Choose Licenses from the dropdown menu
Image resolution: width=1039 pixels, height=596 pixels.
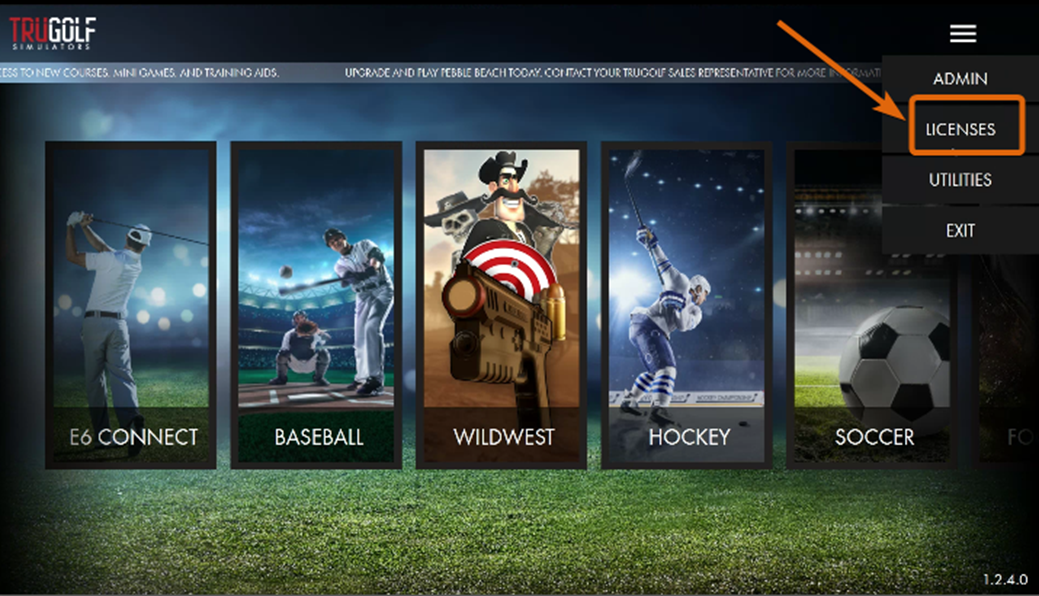(x=960, y=129)
